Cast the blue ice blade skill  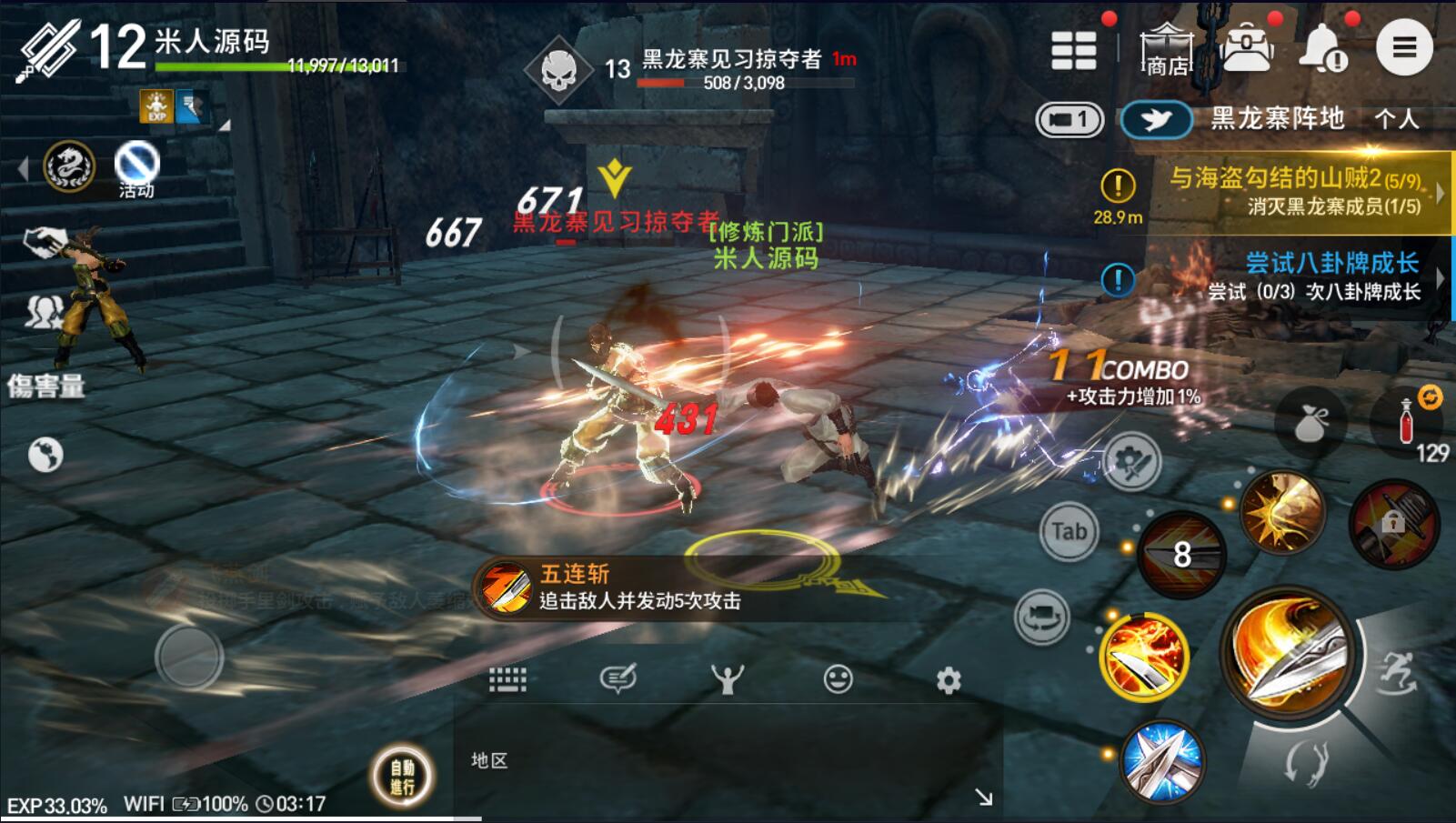1161,760
